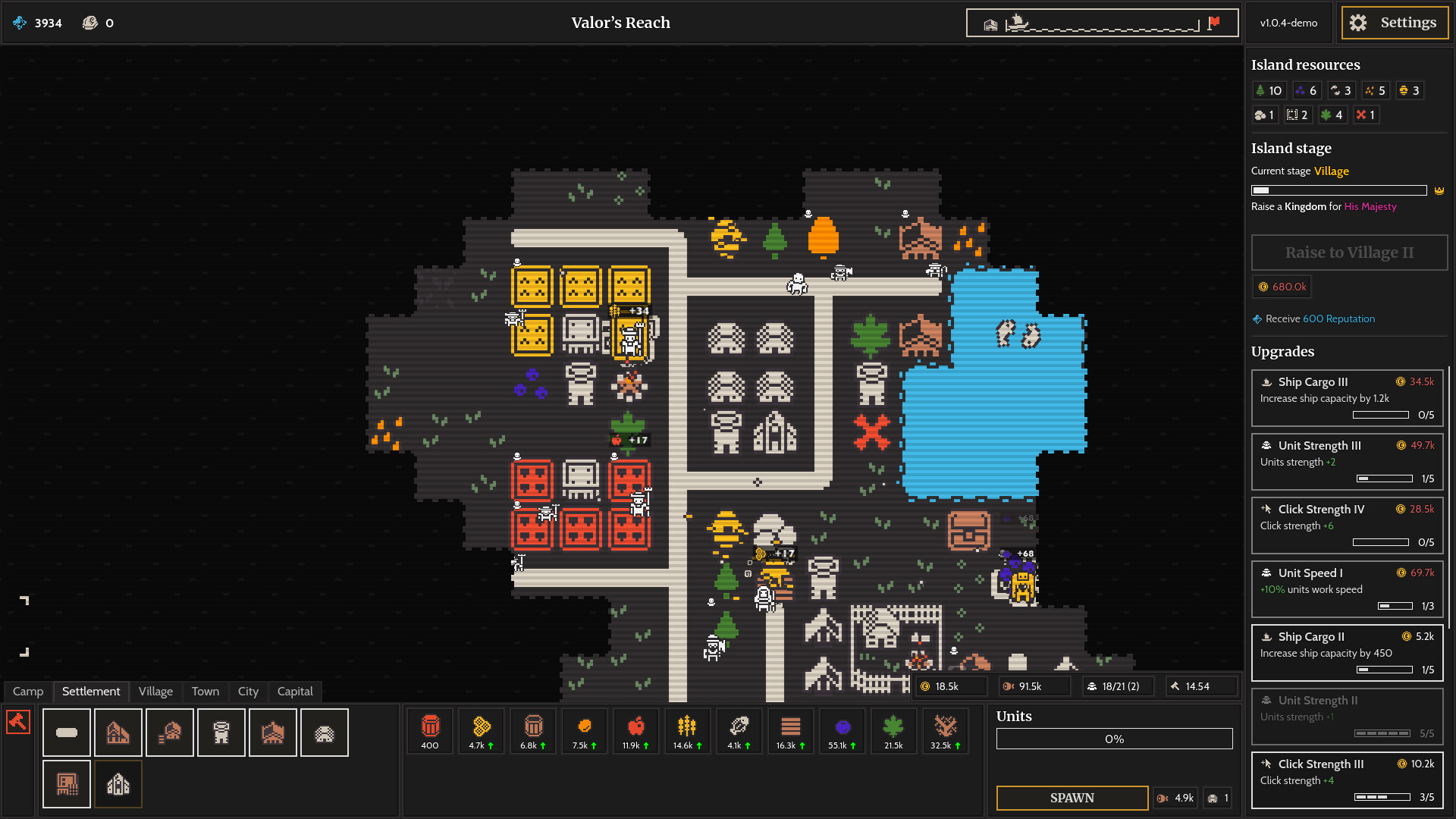Open the Settings menu
Screen dimensions: 1456x819
coord(1394,23)
